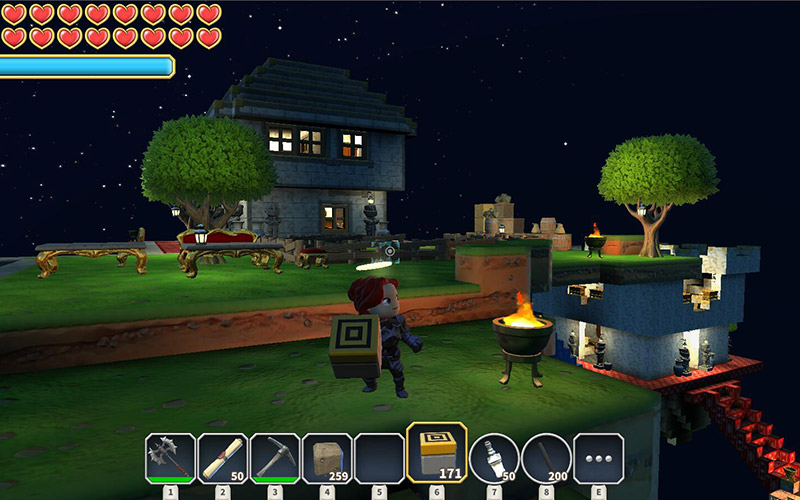The width and height of the screenshot is (800, 500).
Task: Pick the yellow patterned block slot
Action: (x=436, y=454)
